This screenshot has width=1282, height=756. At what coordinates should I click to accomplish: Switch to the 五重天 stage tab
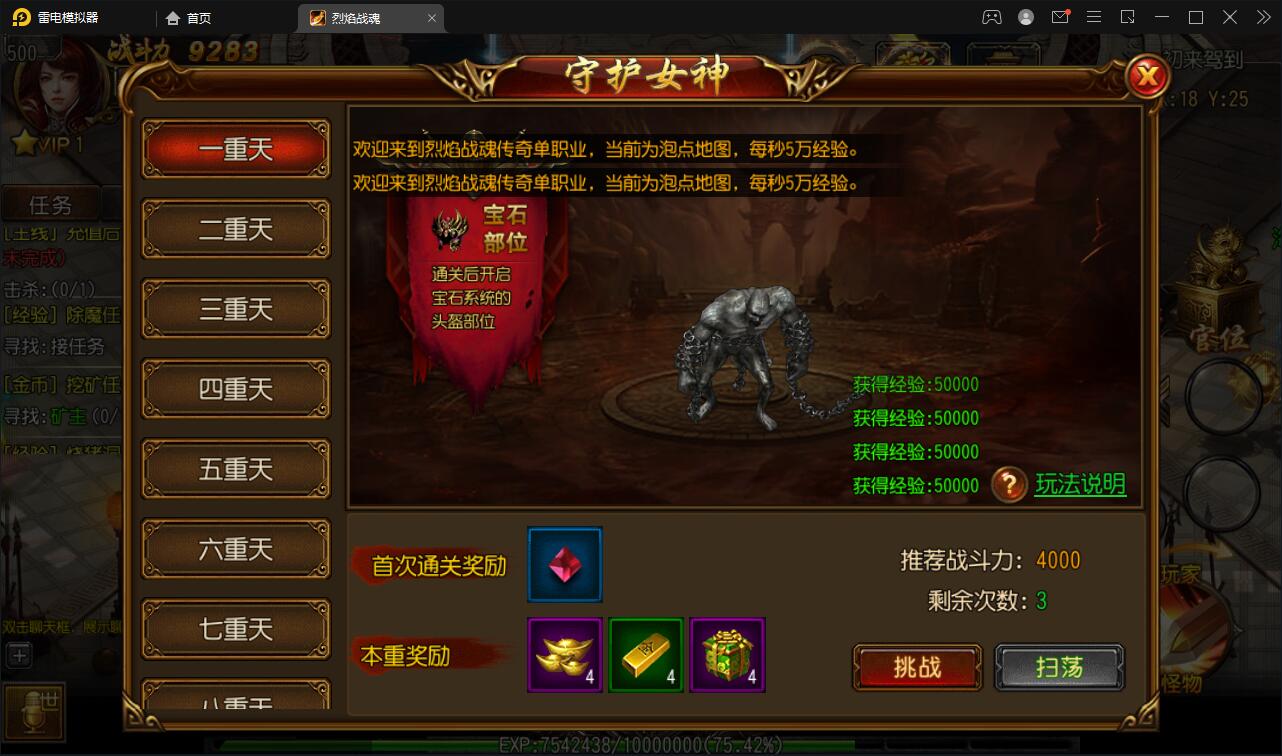235,469
